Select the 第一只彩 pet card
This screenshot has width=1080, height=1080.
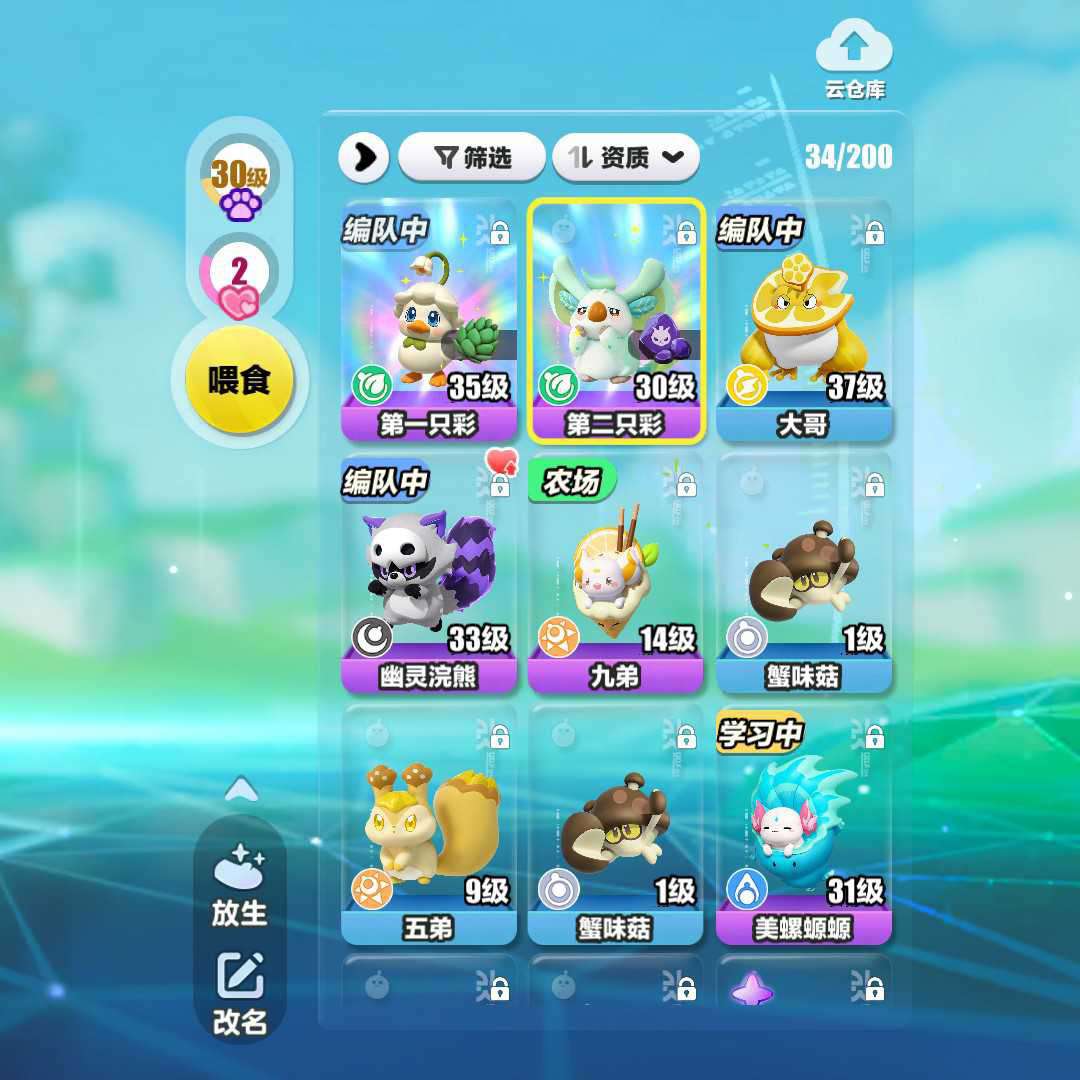(429, 320)
